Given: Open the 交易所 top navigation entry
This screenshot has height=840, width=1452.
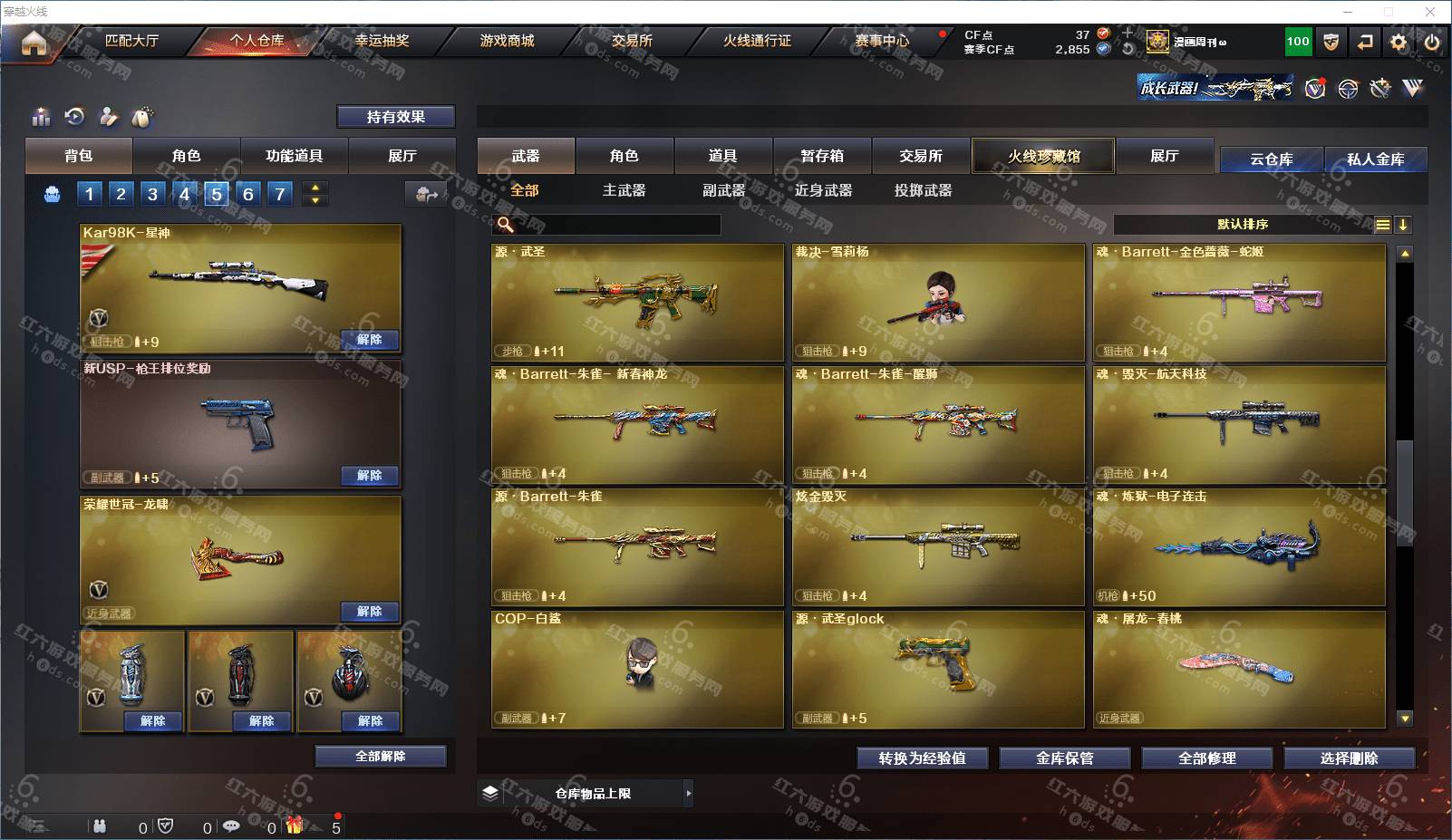Looking at the screenshot, I should pyautogui.click(x=632, y=41).
